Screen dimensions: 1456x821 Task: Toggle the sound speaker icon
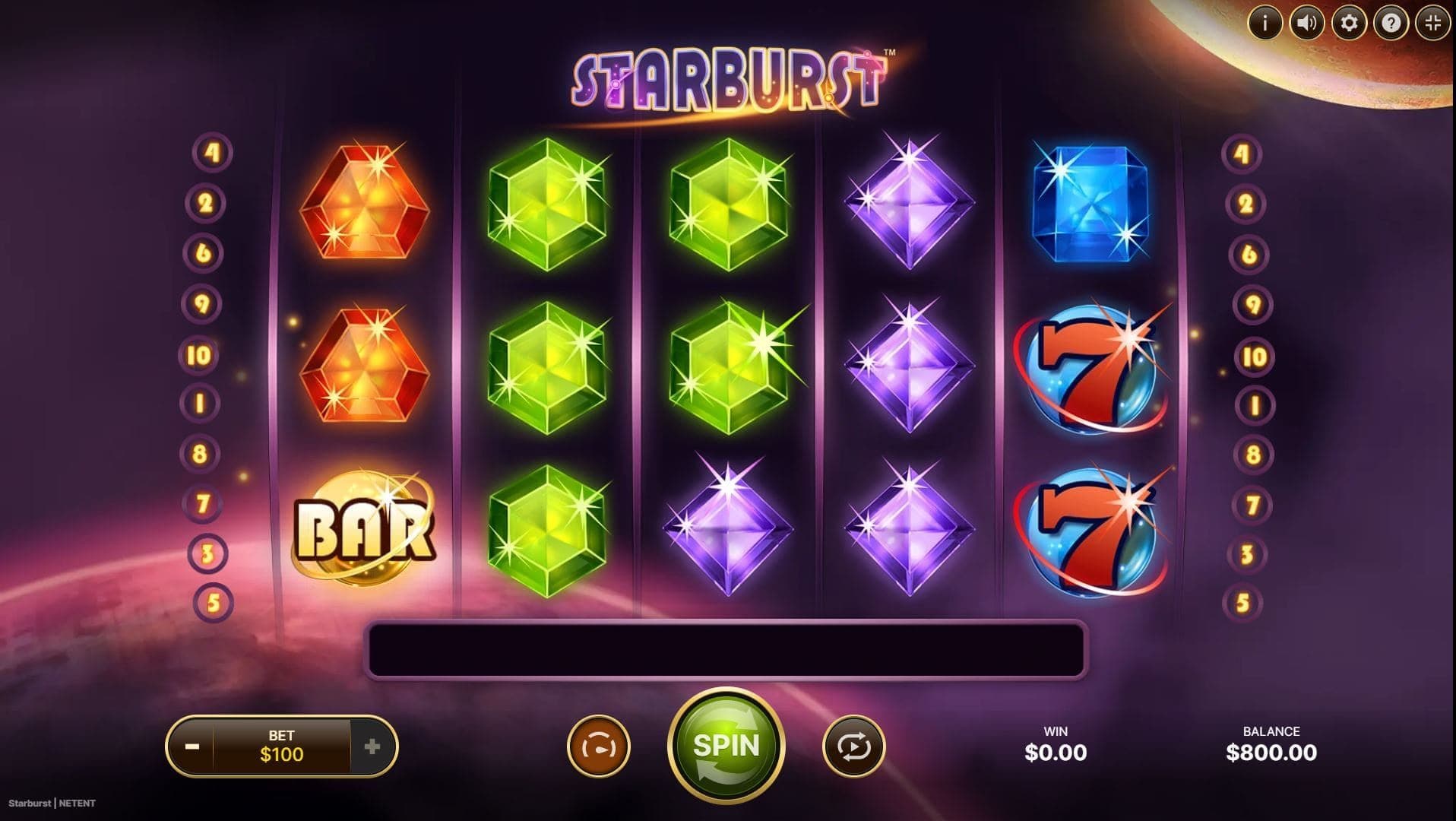coord(1307,24)
